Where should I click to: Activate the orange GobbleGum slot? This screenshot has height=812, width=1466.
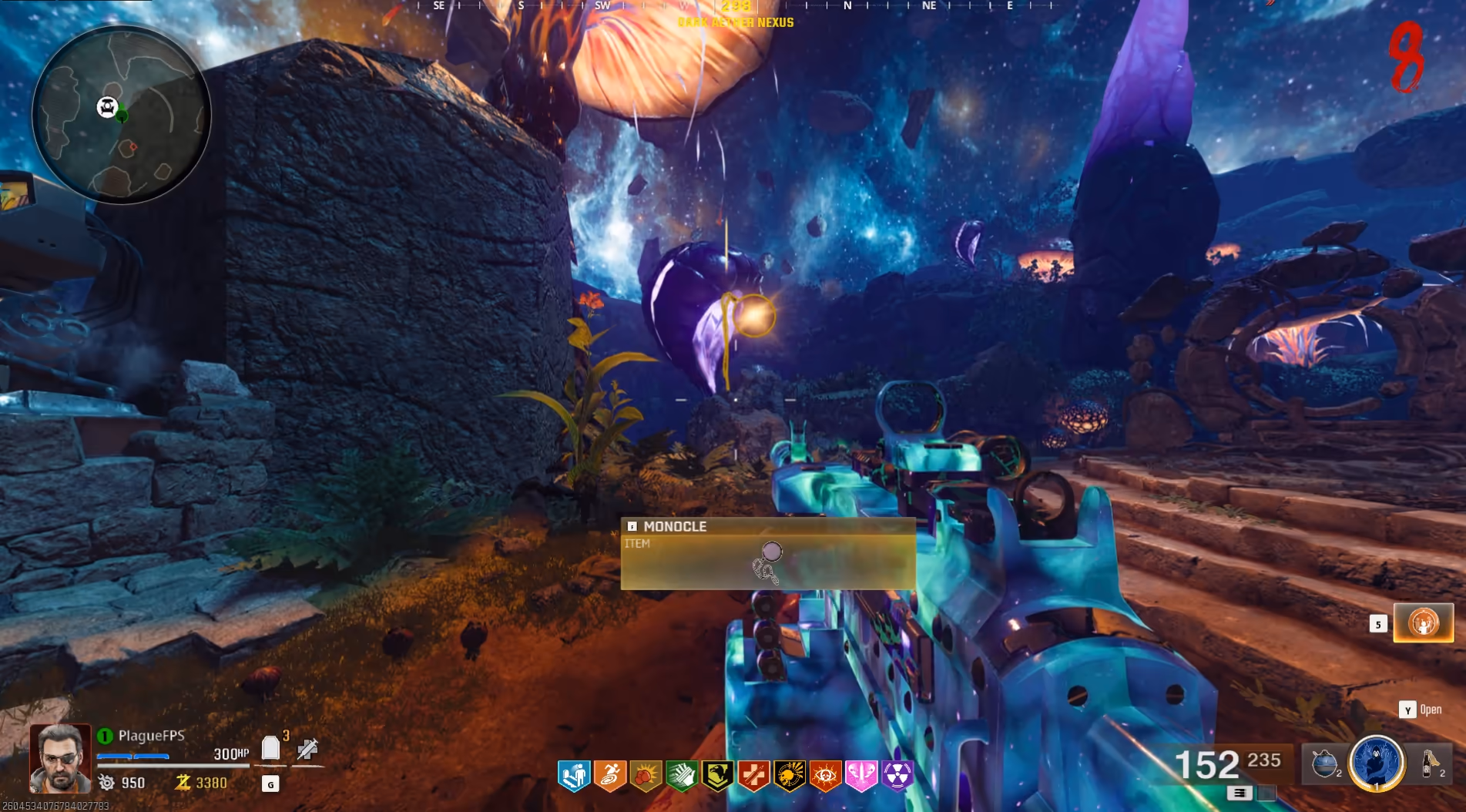[1423, 622]
